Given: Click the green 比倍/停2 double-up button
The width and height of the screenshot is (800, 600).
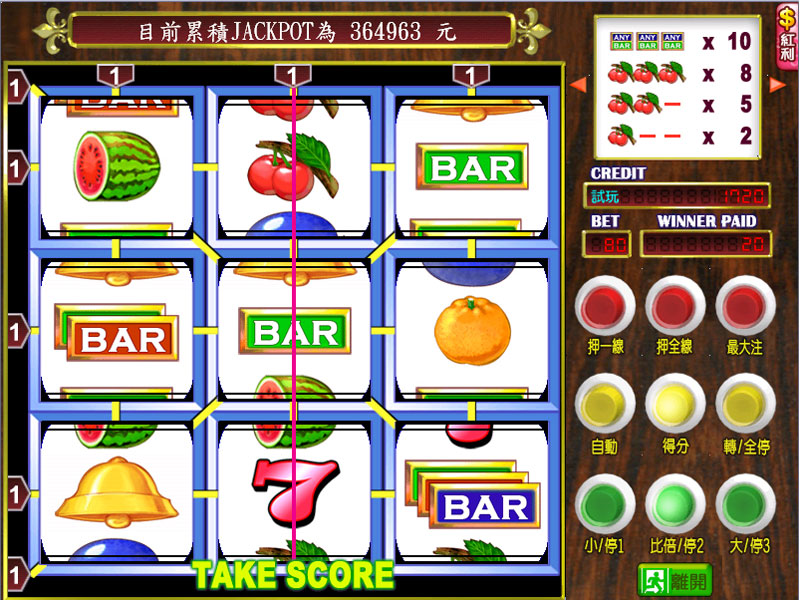Looking at the screenshot, I should 674,504.
